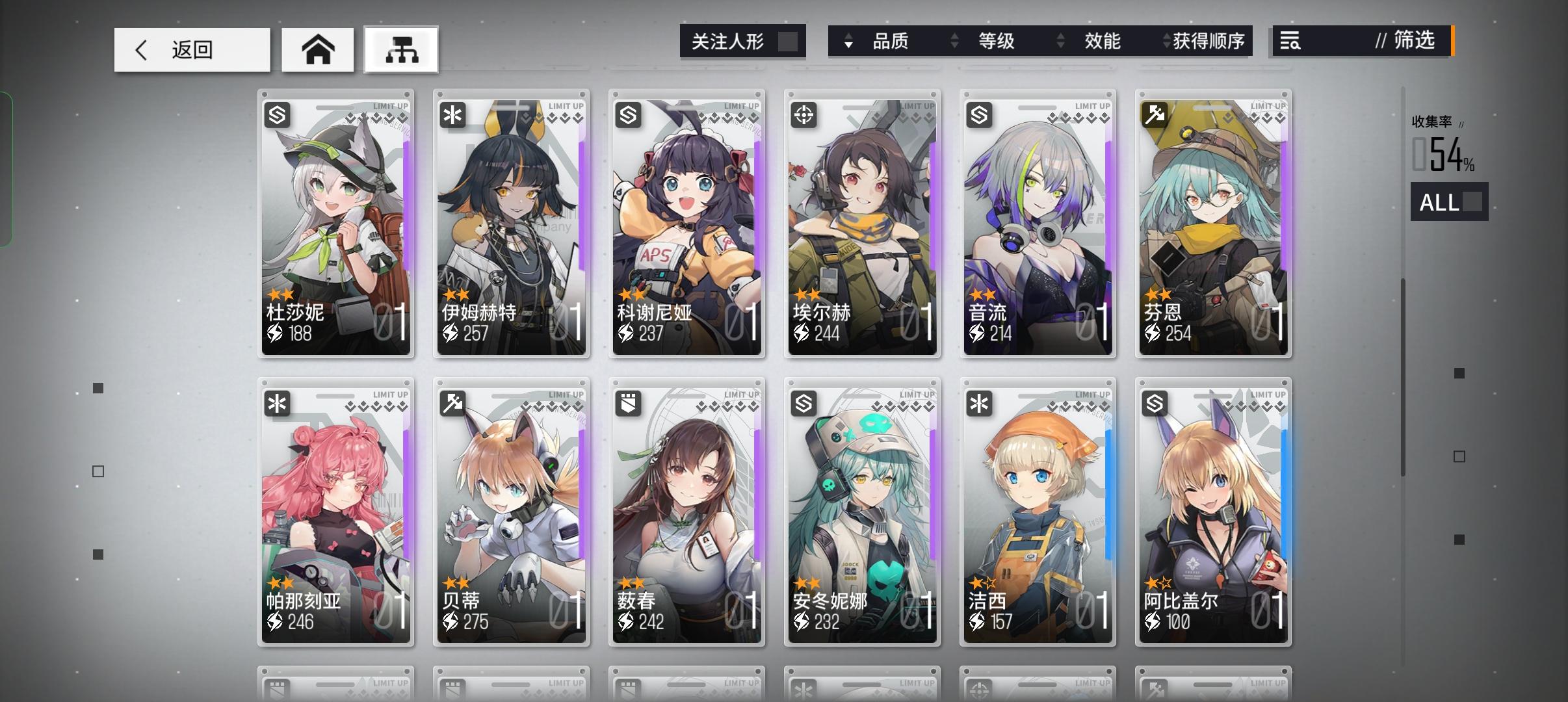Select the formation chart icon beside home
This screenshot has height=702, width=1568.
pos(401,49)
